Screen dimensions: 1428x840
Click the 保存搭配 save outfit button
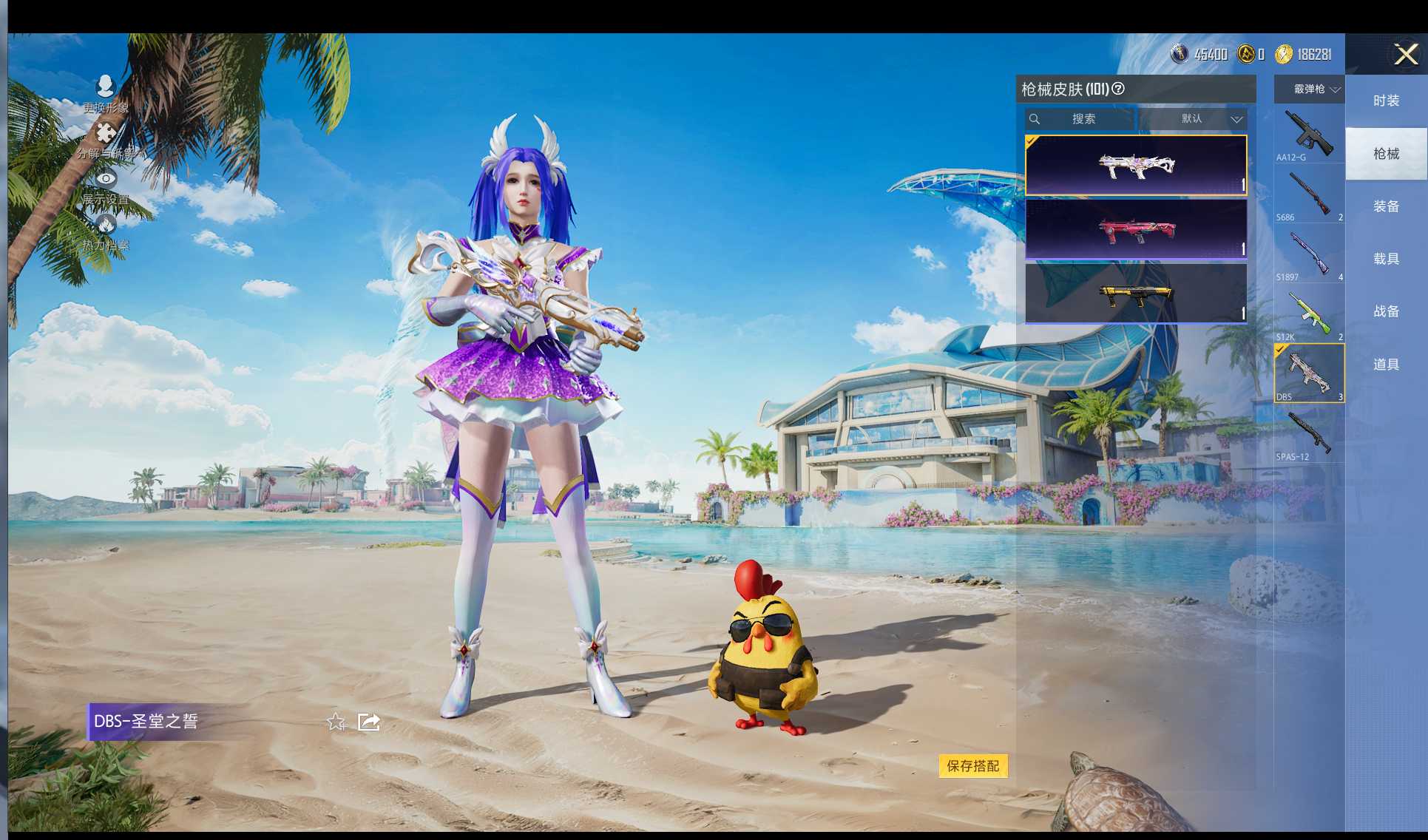coord(972,766)
